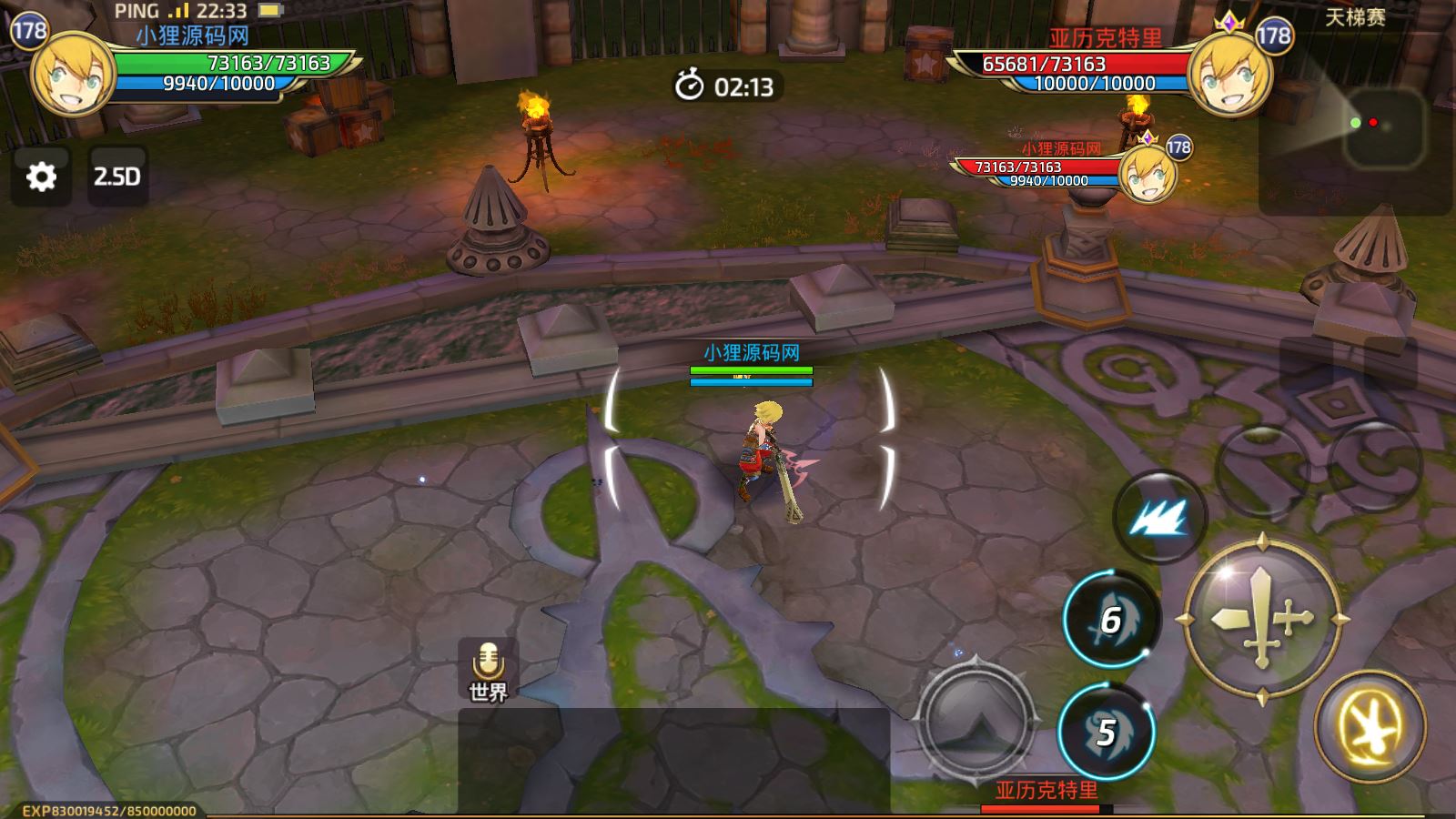Open the gear settings menu
Viewport: 1456px width, 819px height.
pos(41,177)
